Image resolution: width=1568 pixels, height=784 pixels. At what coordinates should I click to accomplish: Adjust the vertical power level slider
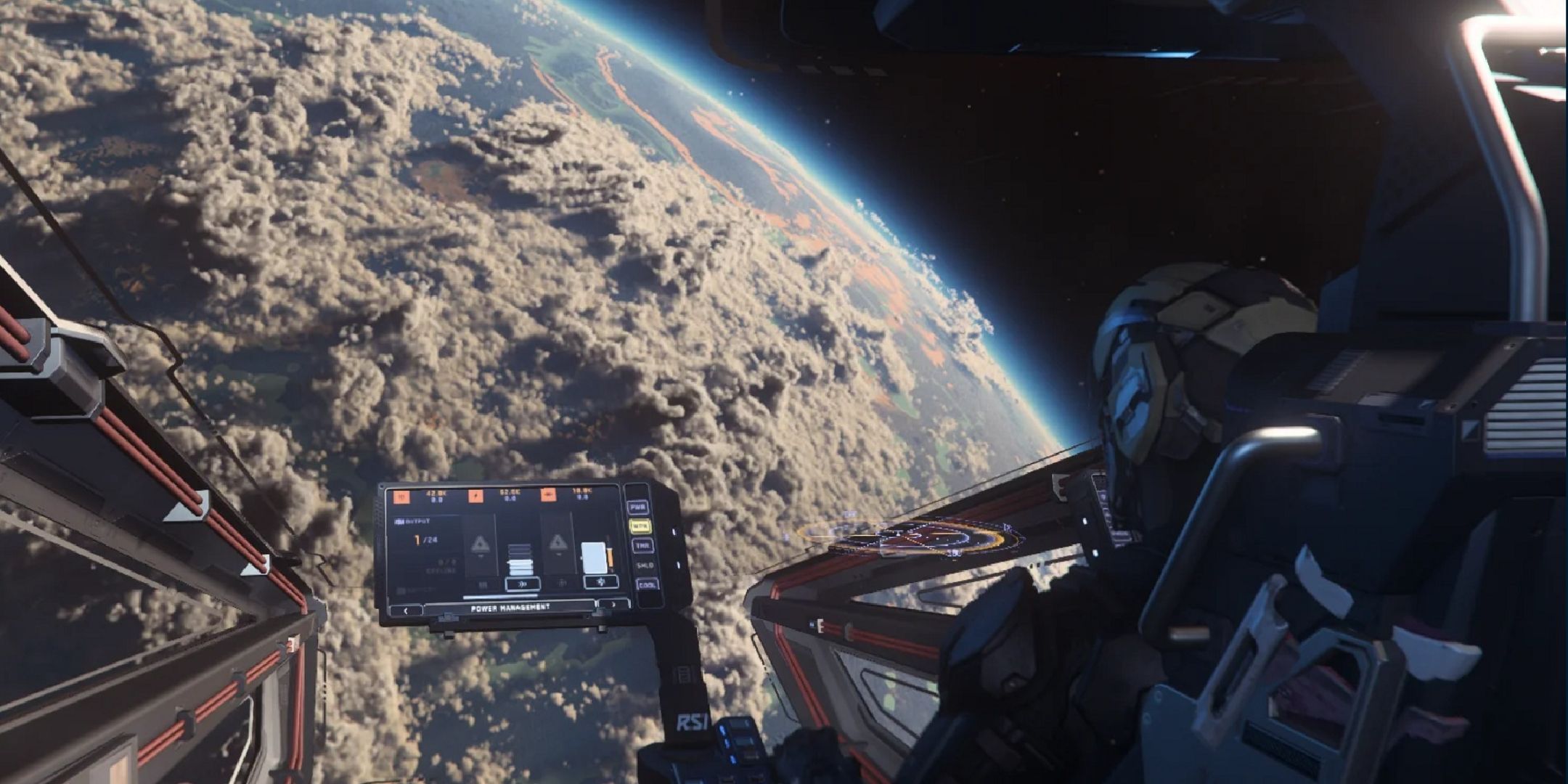coord(519,560)
